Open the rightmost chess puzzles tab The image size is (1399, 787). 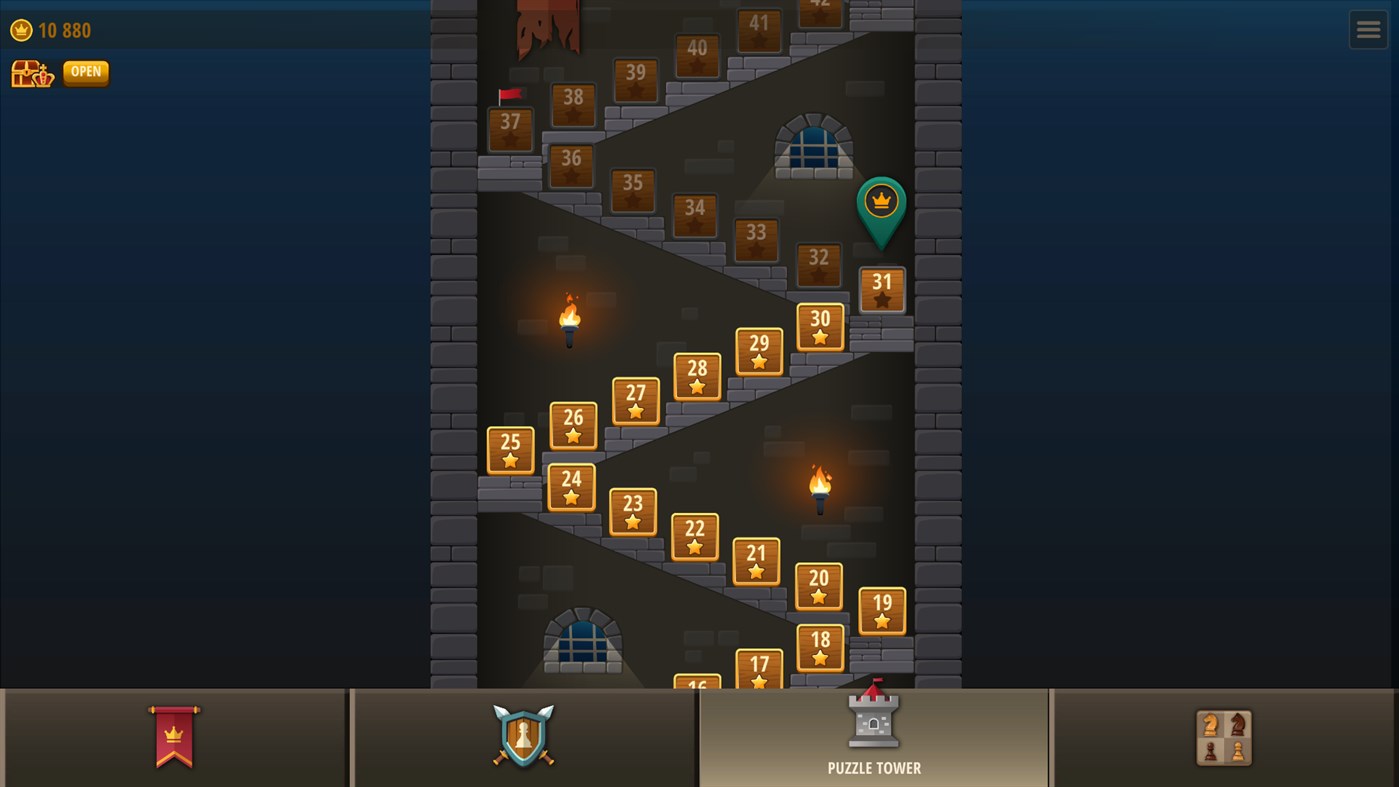coord(1223,737)
